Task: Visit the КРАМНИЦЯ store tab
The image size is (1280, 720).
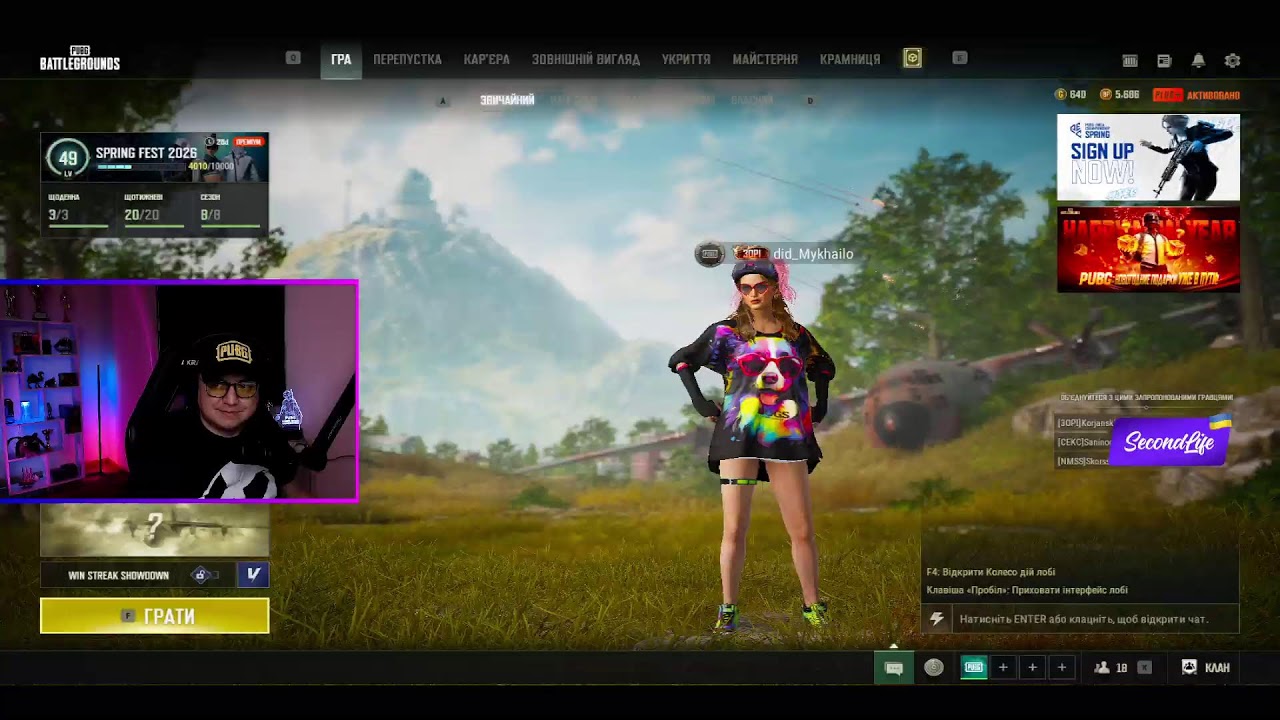Action: pos(850,60)
